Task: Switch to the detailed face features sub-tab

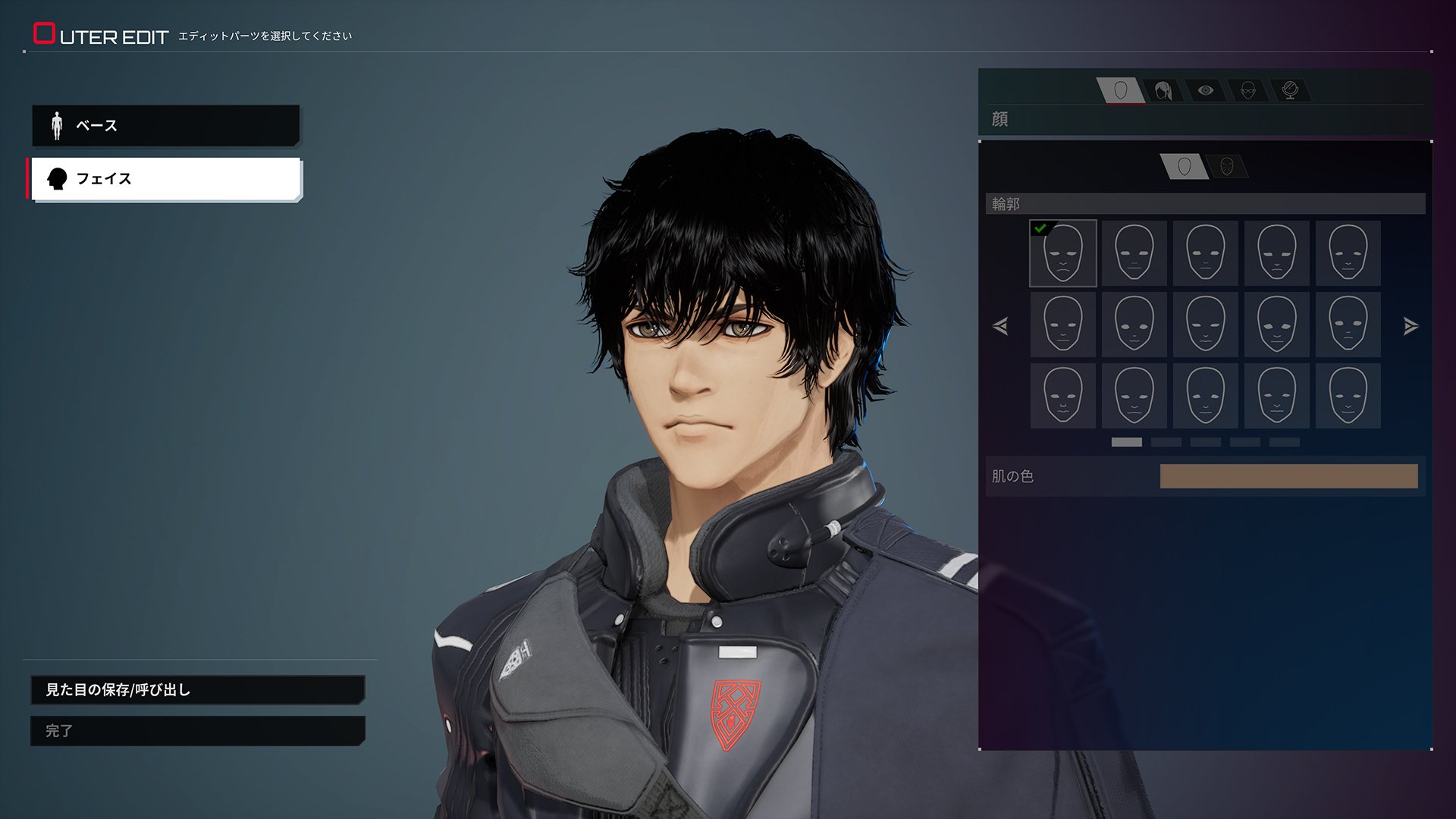Action: tap(1227, 166)
